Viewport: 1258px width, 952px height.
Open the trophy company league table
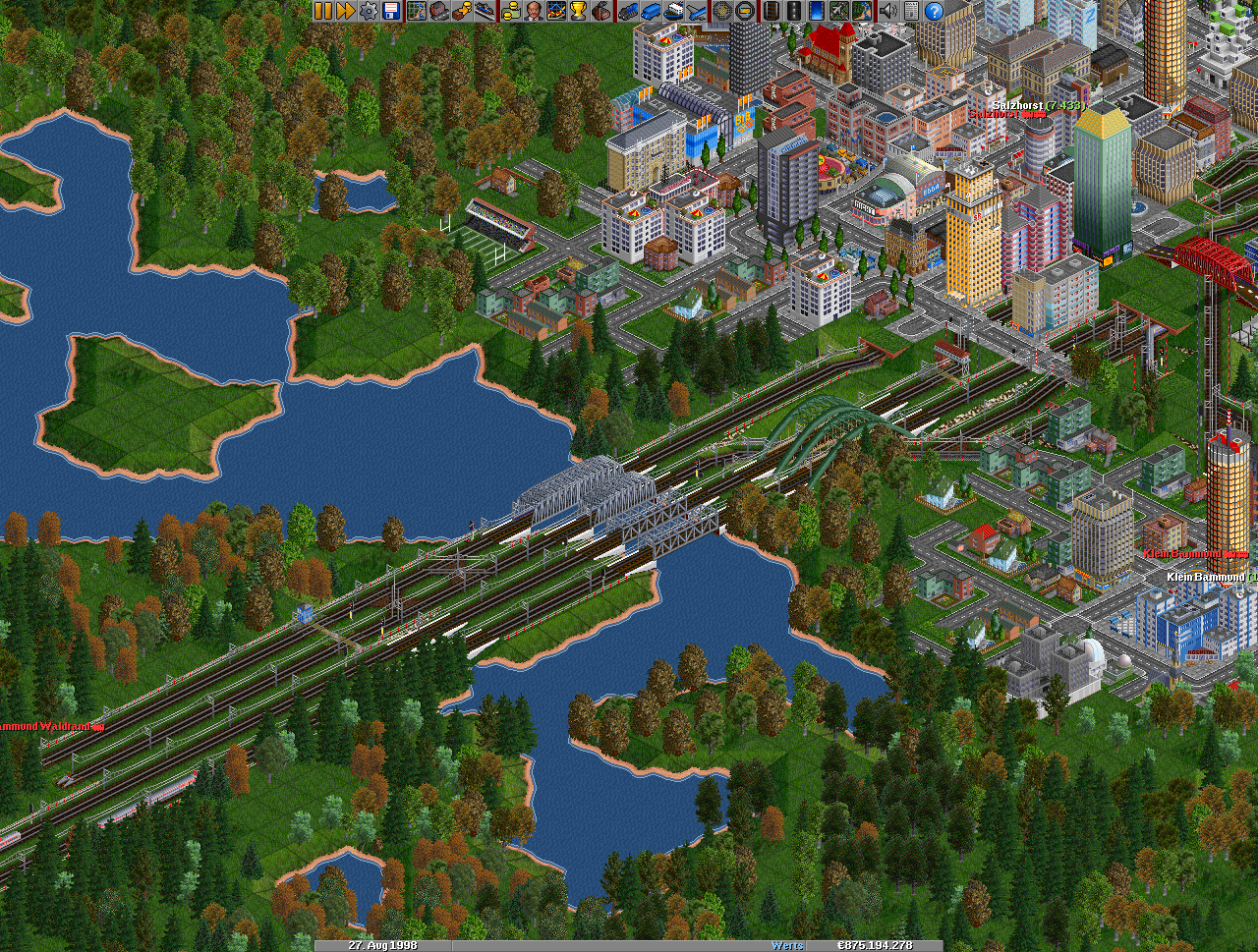coord(578,11)
